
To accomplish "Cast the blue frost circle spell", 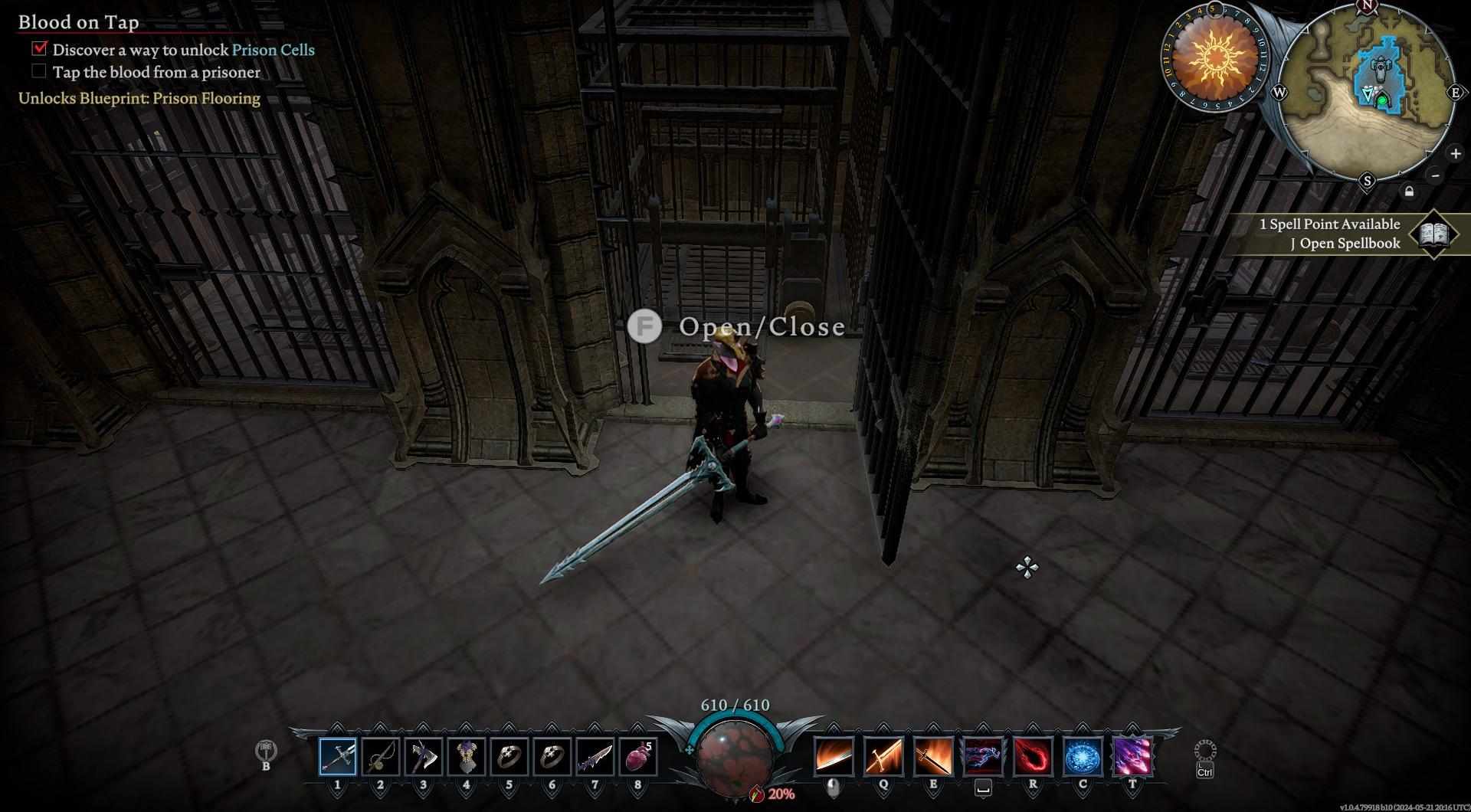I will click(x=1083, y=756).
